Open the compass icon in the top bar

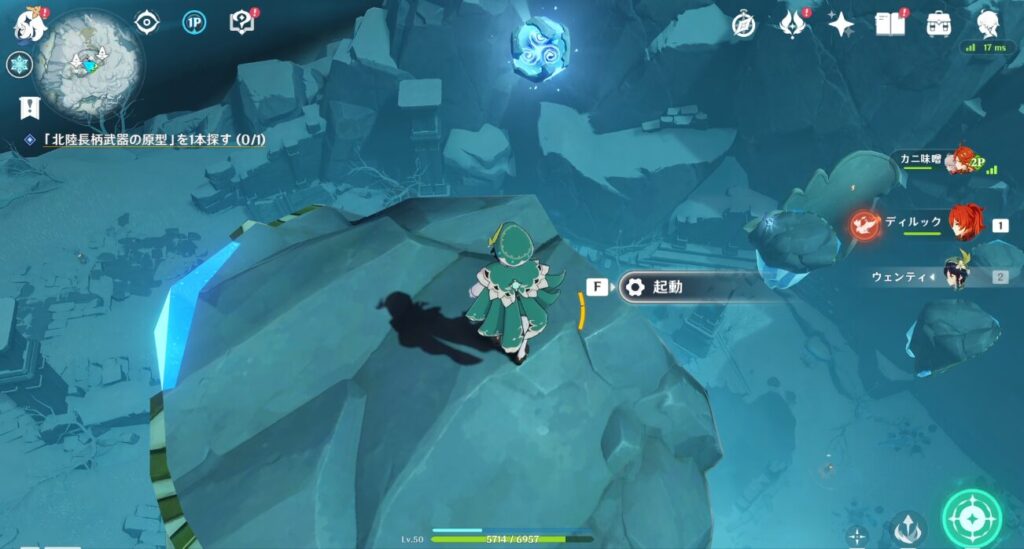[743, 24]
